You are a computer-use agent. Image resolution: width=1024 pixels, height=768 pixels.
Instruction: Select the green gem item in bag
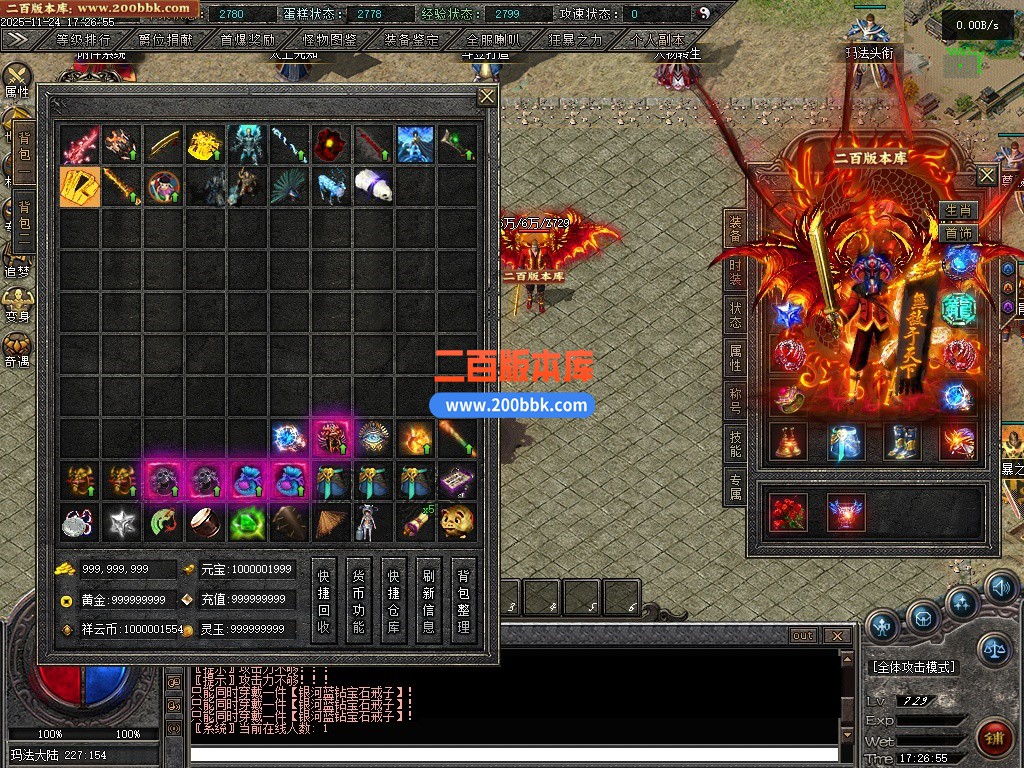pos(246,522)
